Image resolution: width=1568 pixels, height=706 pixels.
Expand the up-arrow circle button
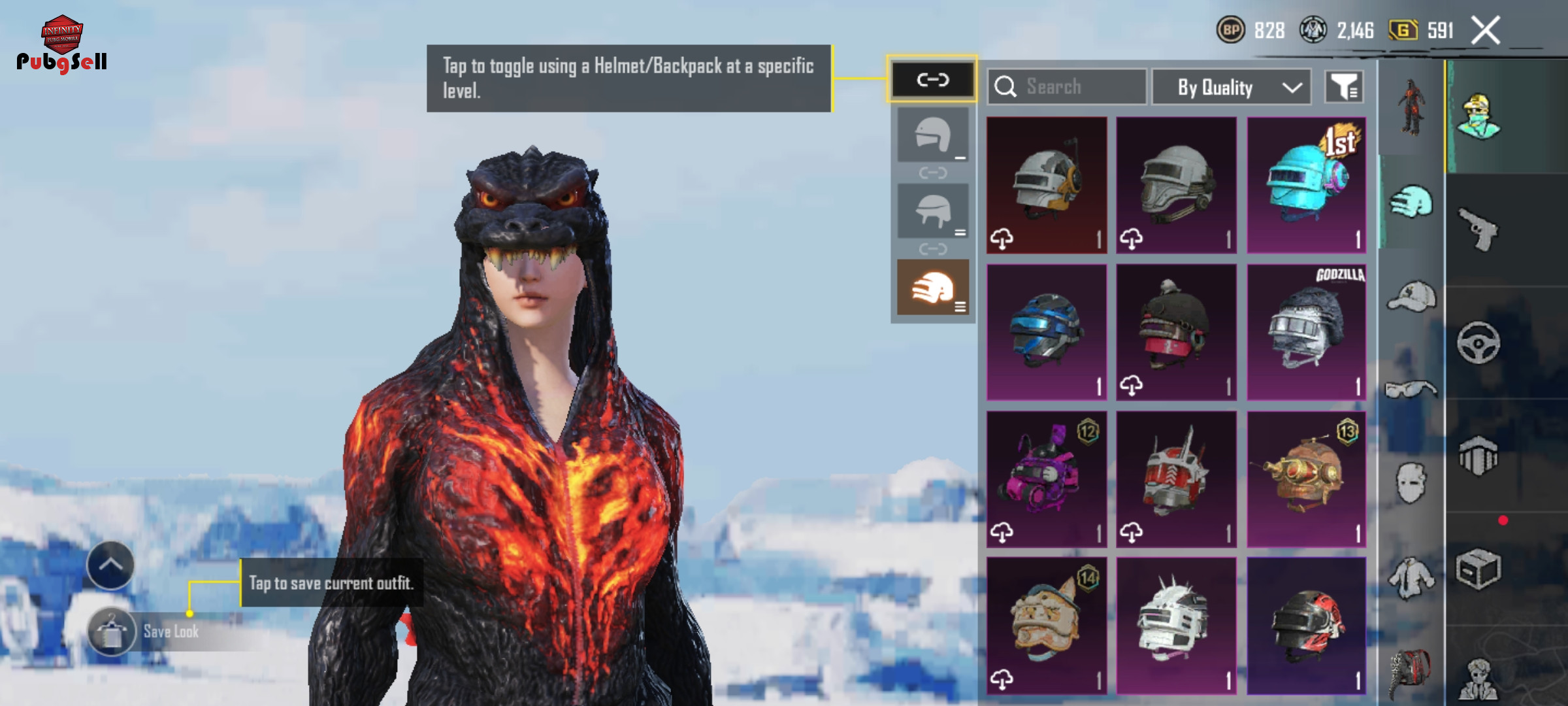pos(110,565)
